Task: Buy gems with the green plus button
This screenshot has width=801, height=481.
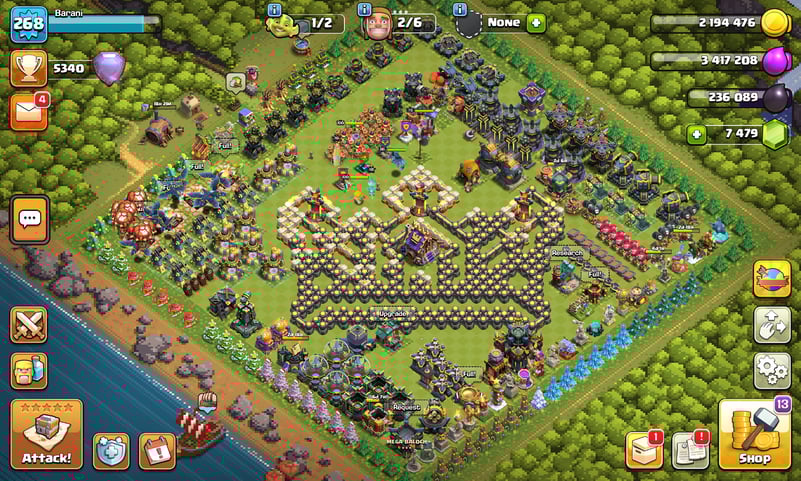Action: pyautogui.click(x=696, y=133)
